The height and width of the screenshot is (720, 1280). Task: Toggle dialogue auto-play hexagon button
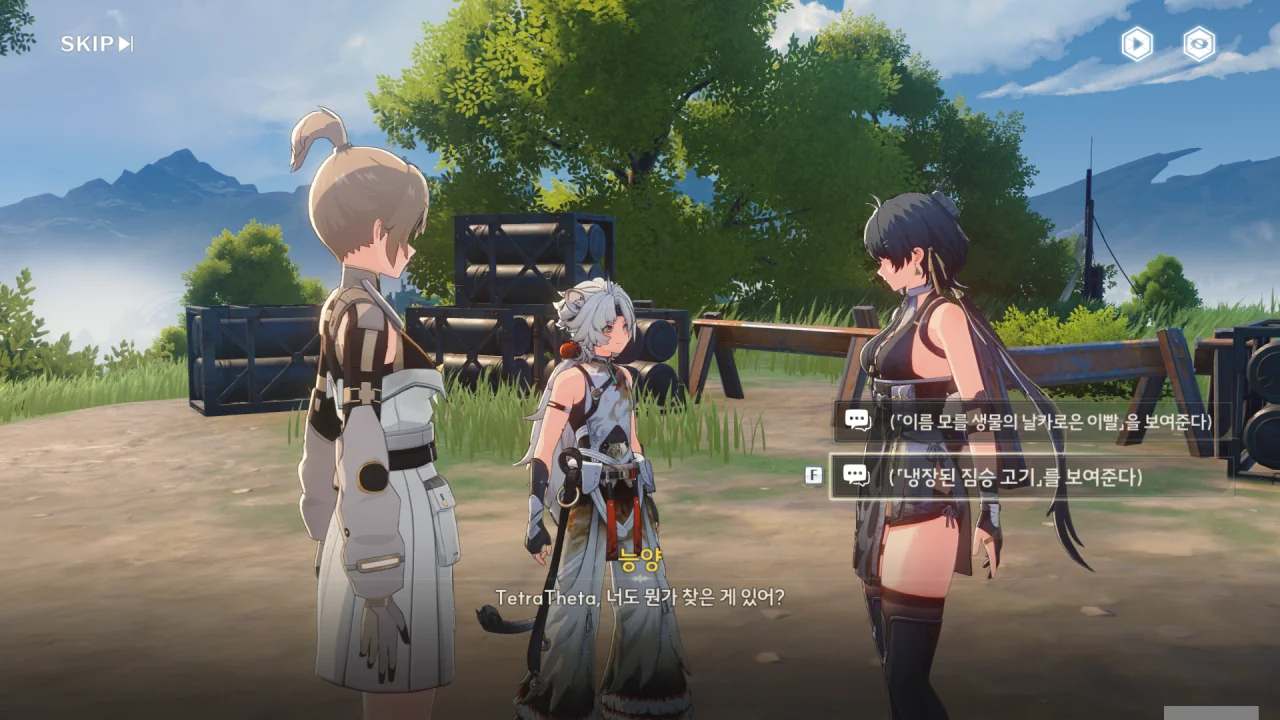click(1136, 44)
